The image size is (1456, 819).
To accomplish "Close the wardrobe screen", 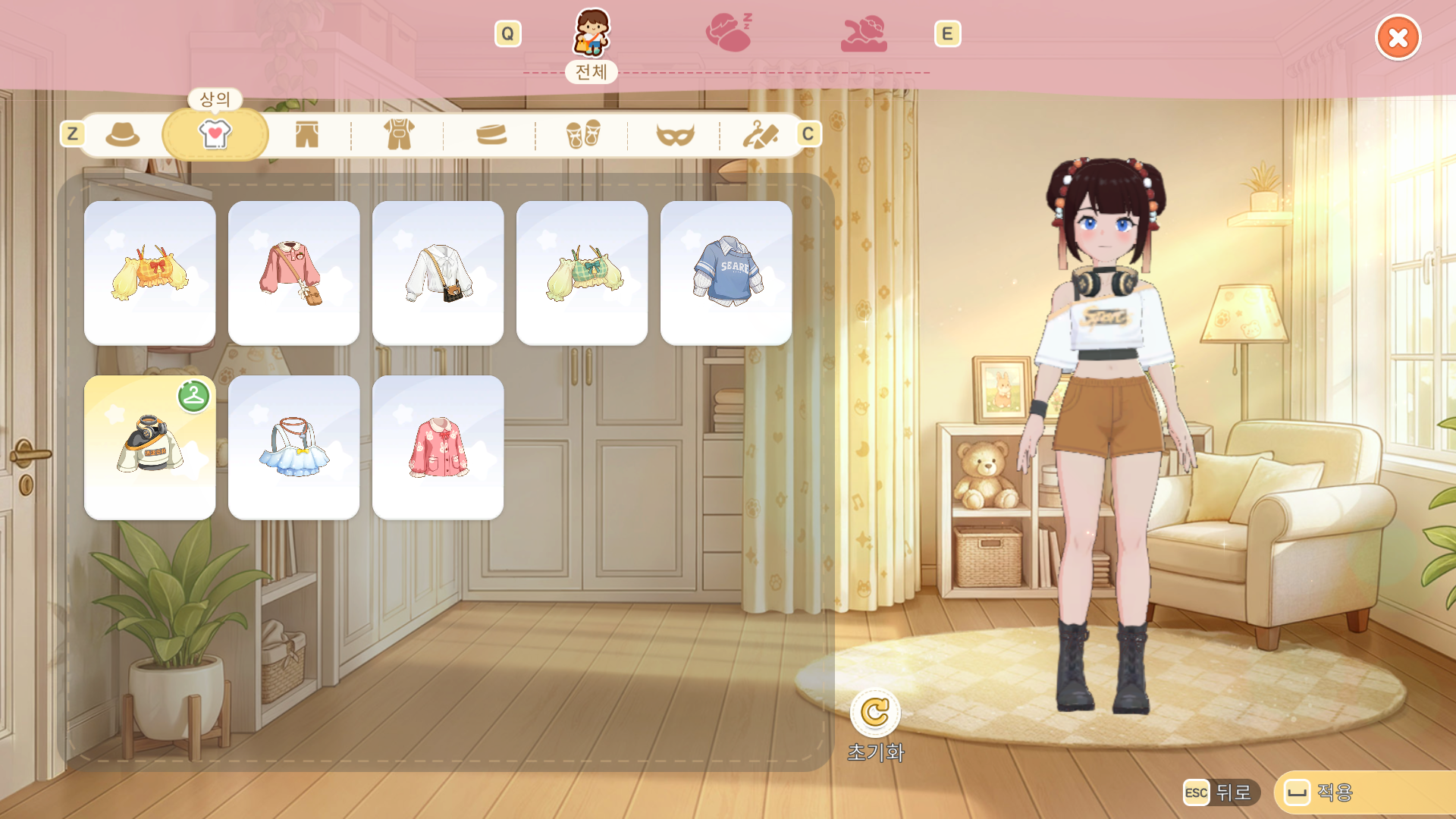I will coord(1398,37).
